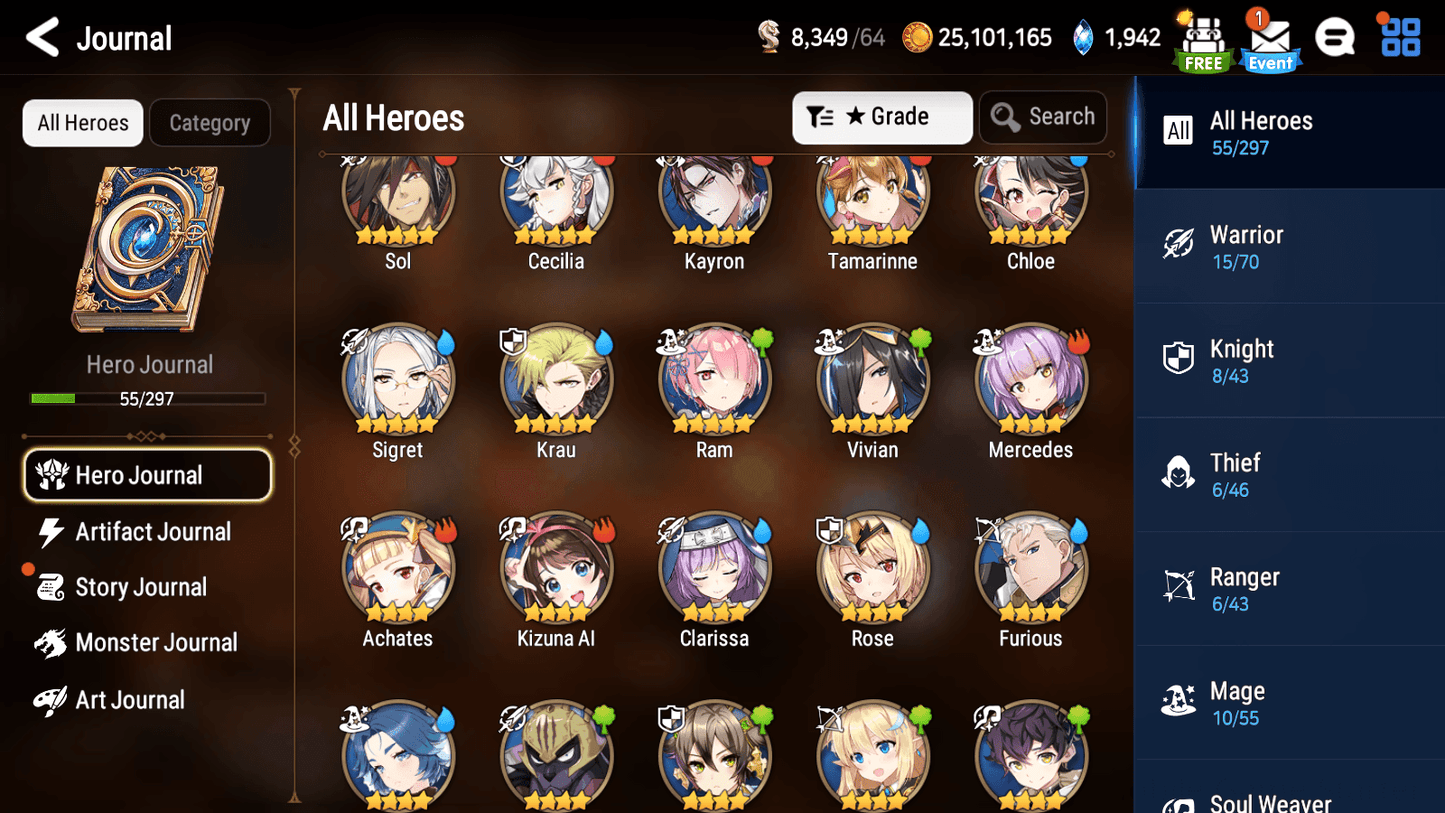Open the FREE gift shop icon

click(1202, 38)
